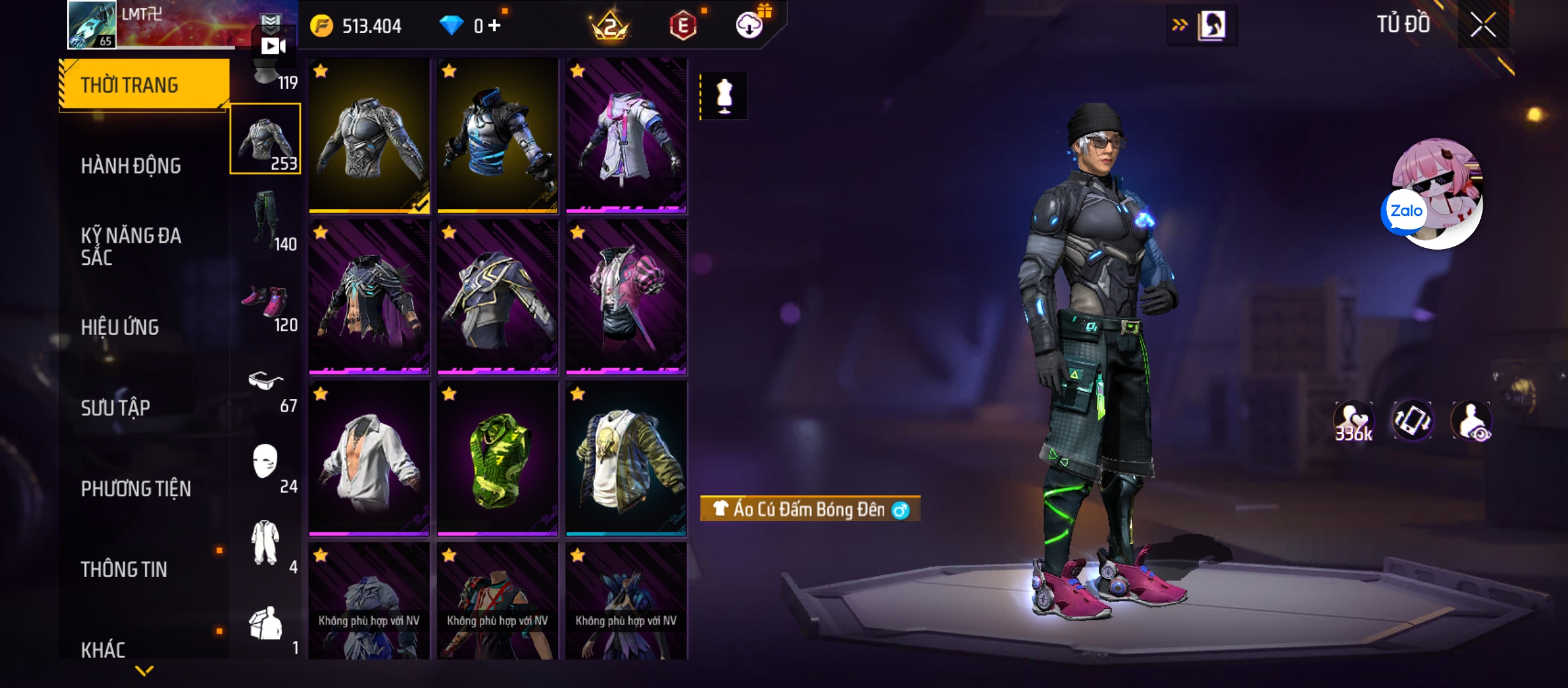This screenshot has height=688, width=1568.
Task: Equip the white and pink hooded jacket
Action: pos(626,136)
